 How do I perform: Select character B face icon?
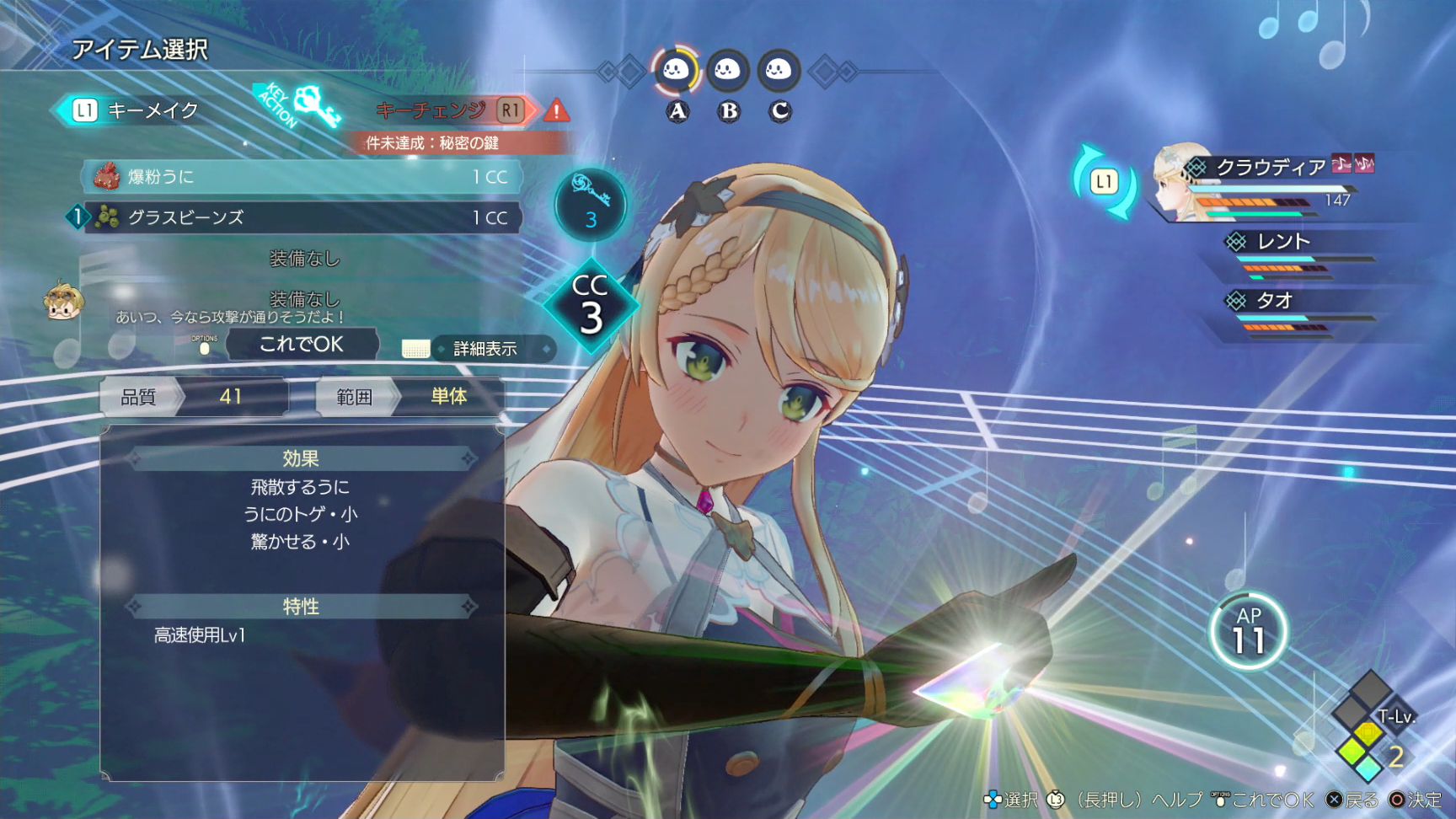tap(730, 72)
